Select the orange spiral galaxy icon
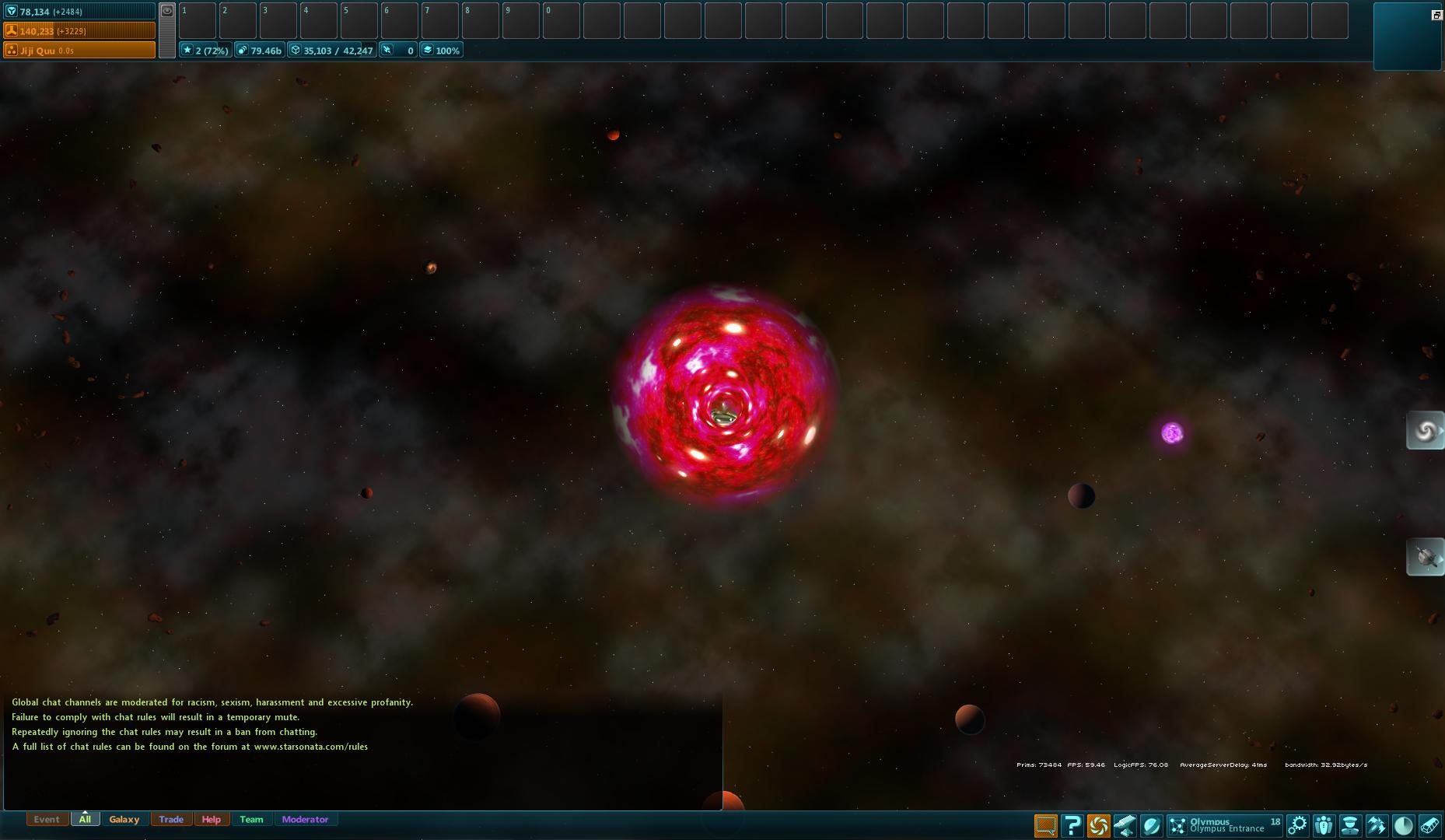This screenshot has width=1445, height=840. point(1099,824)
